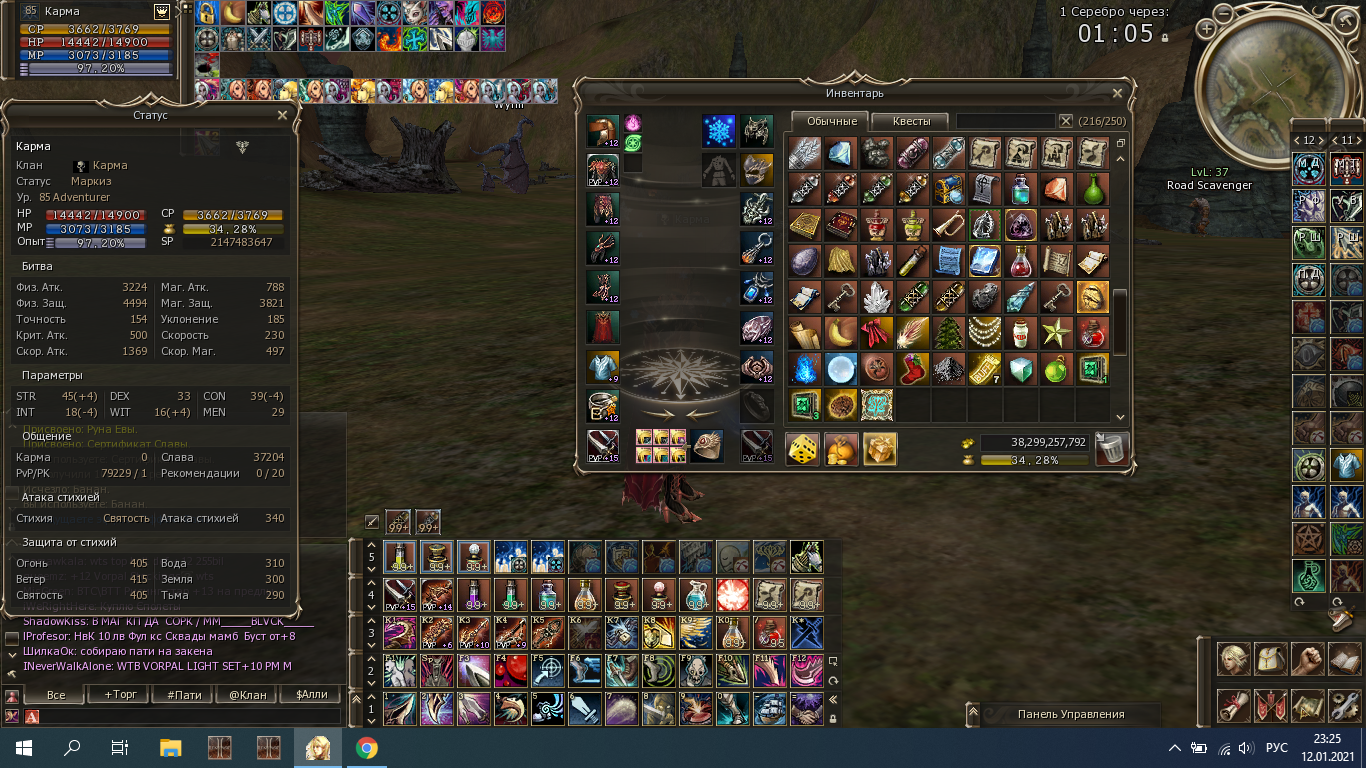Screen dimensions: 1366x768
Task: Launch Chrome from the Windows taskbar
Action: (x=367, y=746)
